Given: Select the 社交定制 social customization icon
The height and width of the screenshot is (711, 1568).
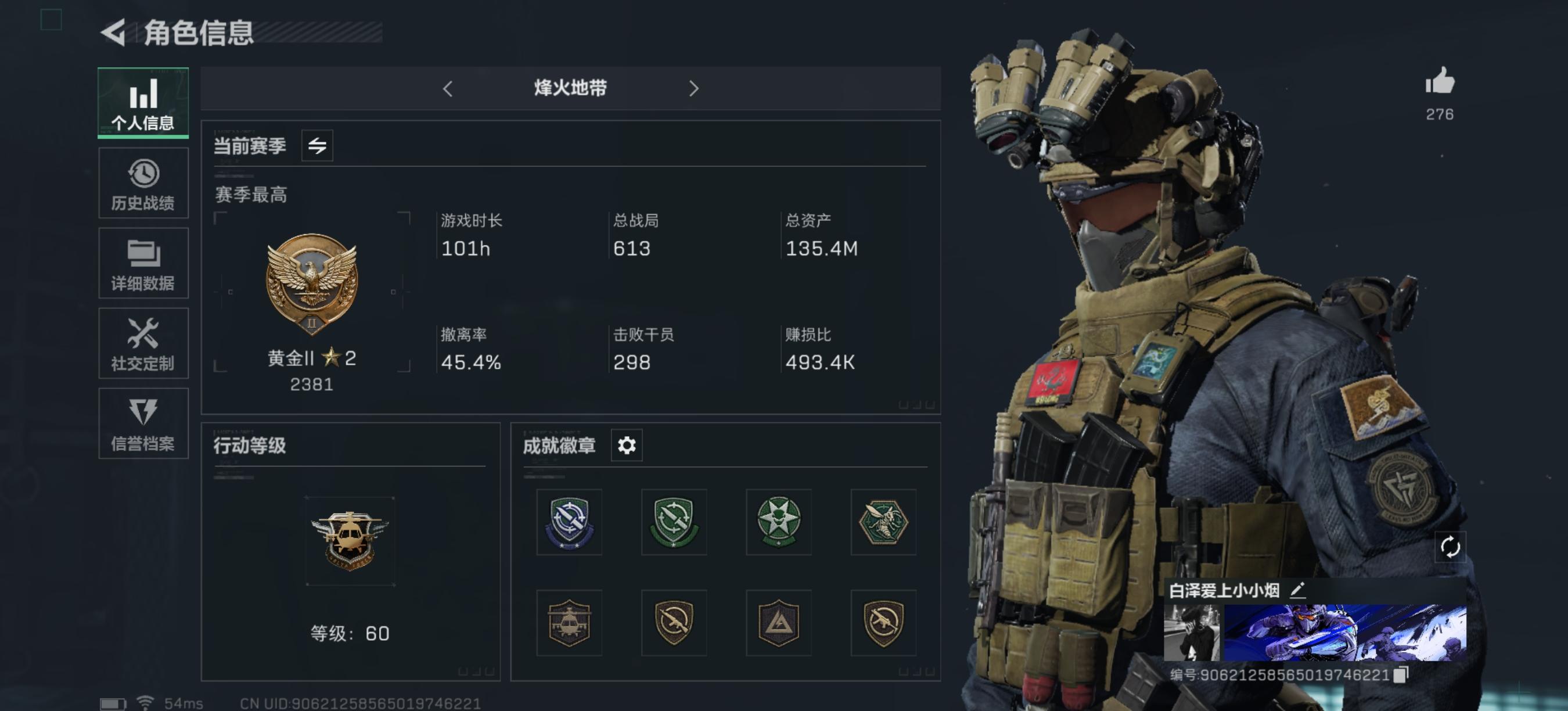Looking at the screenshot, I should [142, 343].
